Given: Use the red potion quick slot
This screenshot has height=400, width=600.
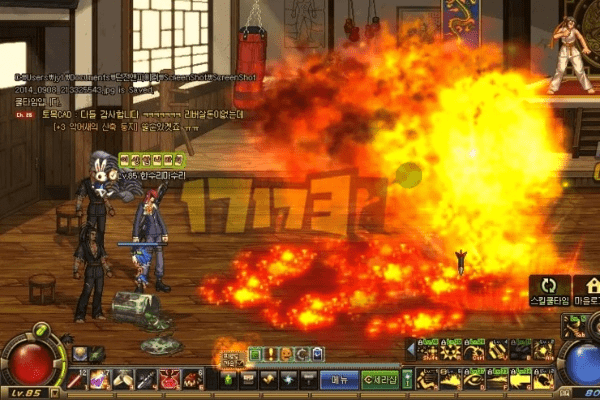Looking at the screenshot, I should pos(79,379).
